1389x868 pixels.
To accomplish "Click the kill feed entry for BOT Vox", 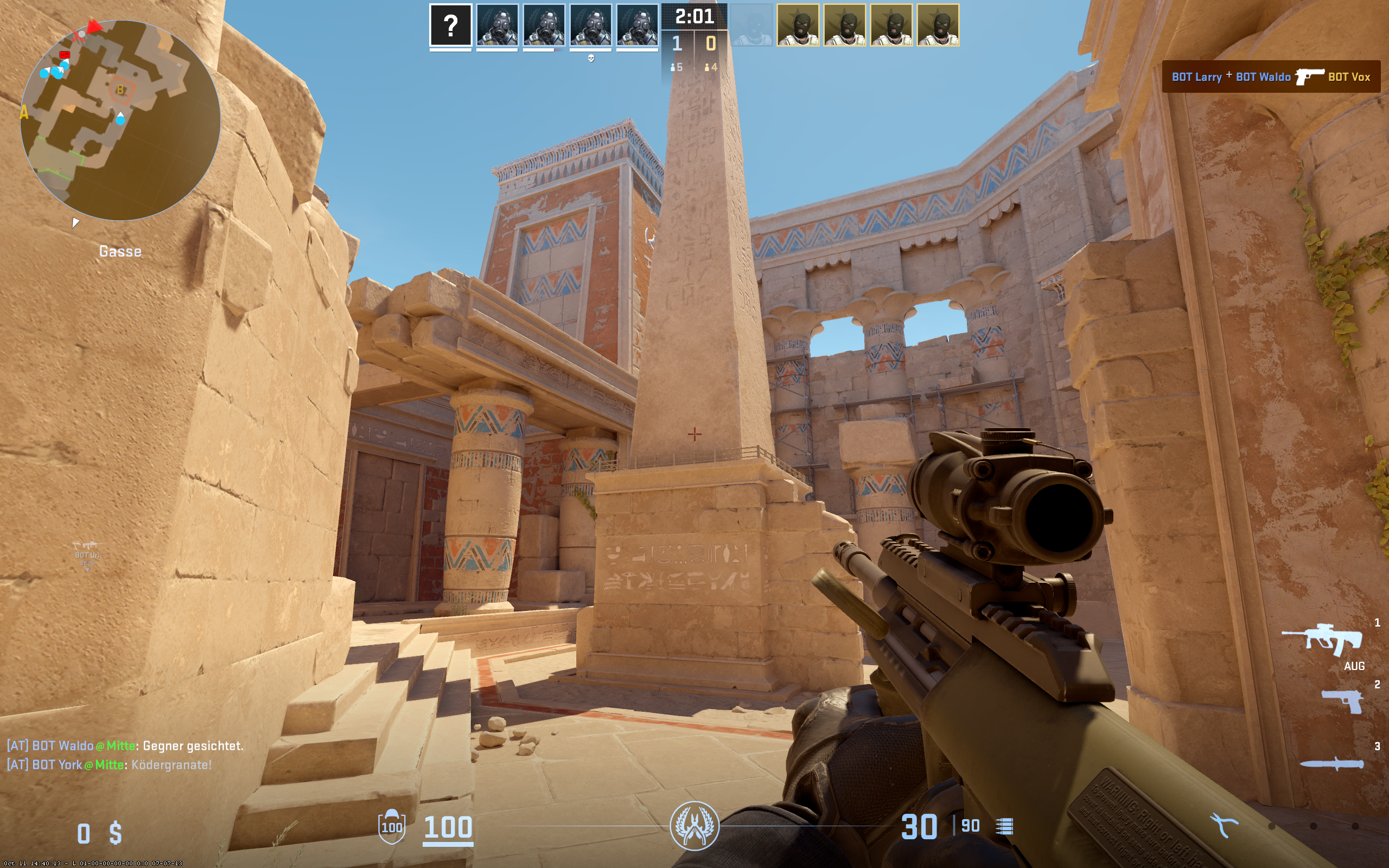I will [1270, 77].
